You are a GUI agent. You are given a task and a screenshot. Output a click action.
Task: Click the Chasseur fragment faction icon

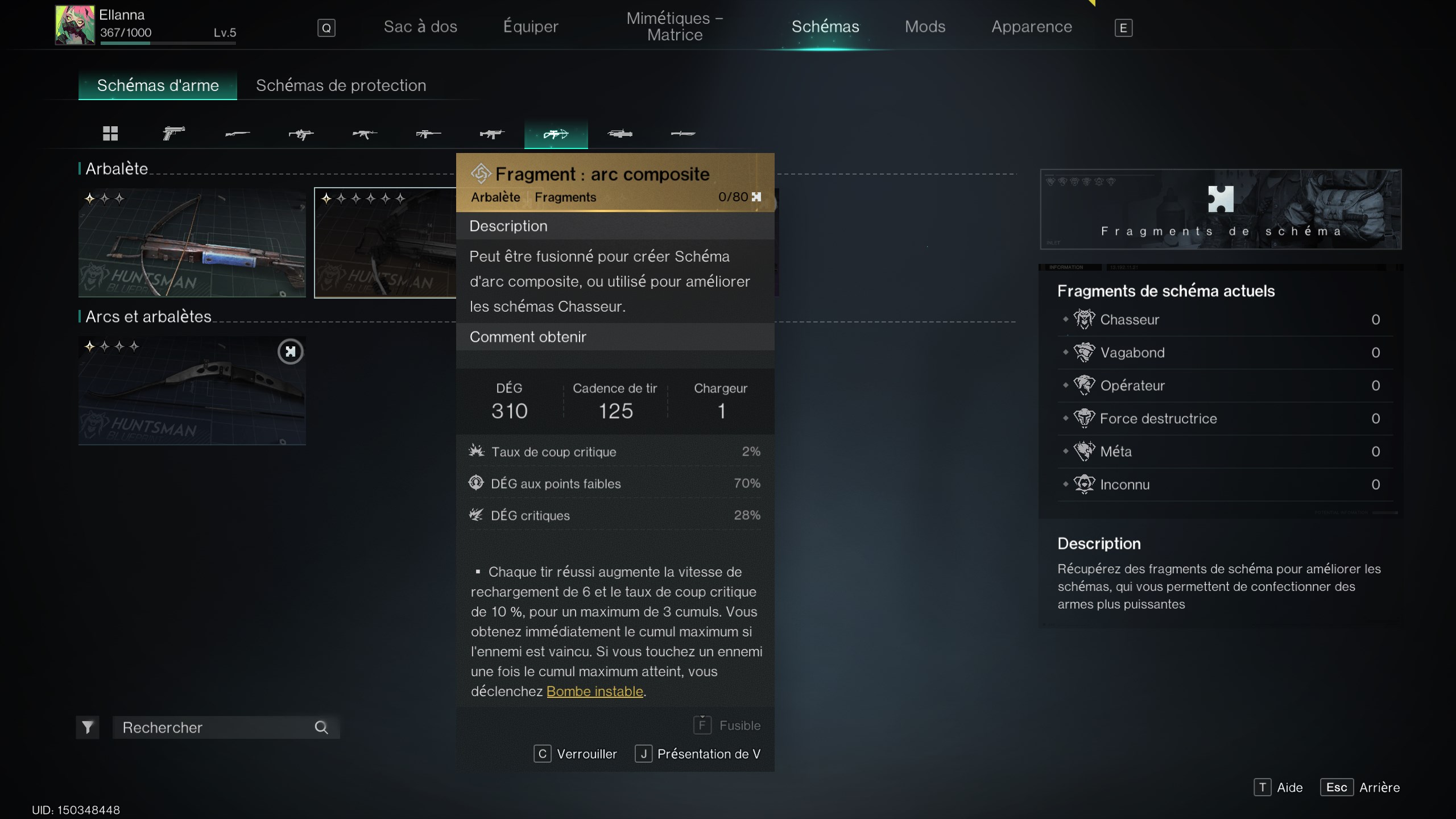(x=1085, y=318)
